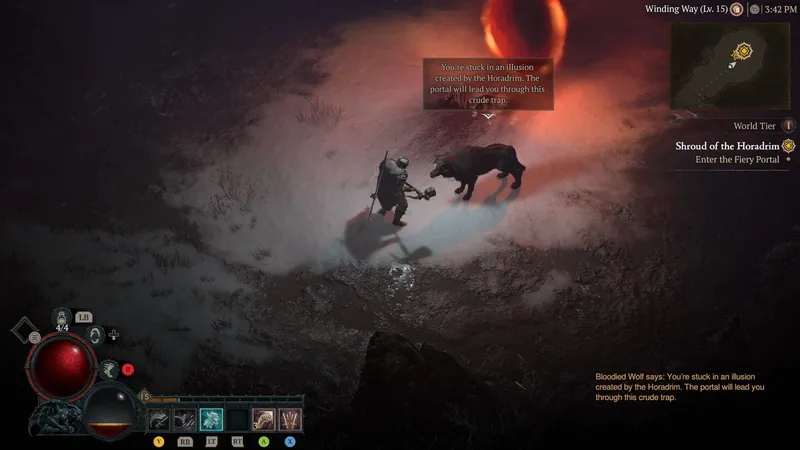Open the menu icon beside the health globe
800x450 pixels.
(x=35, y=338)
